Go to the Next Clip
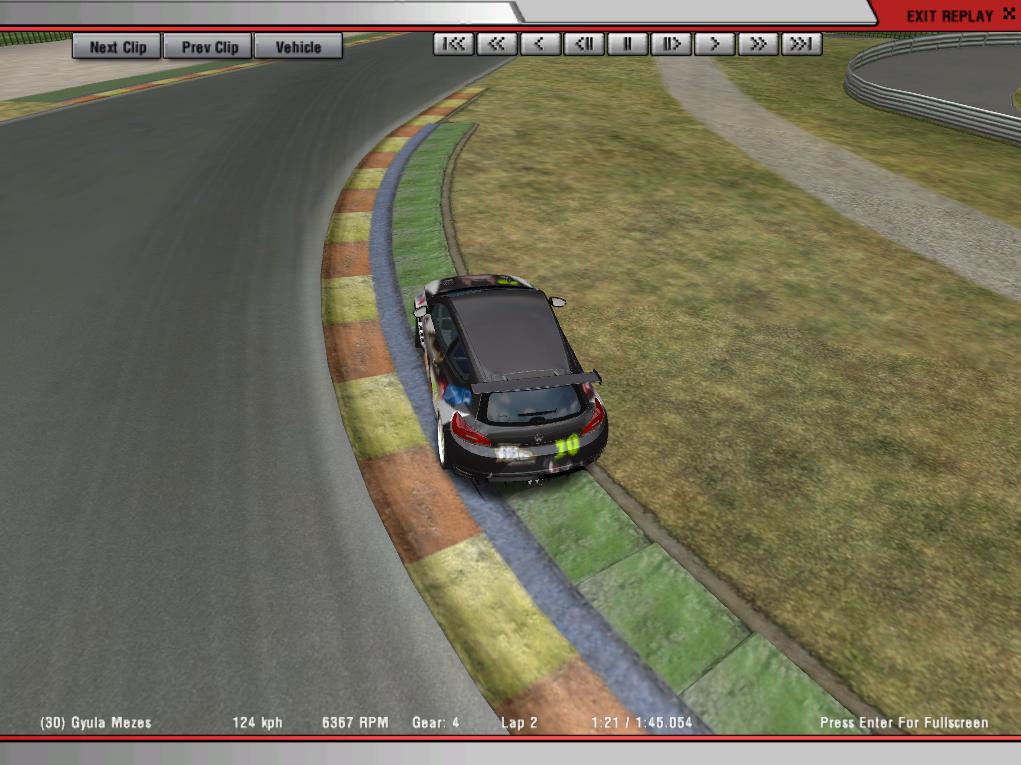Viewport: 1021px width, 765px height. [117, 47]
